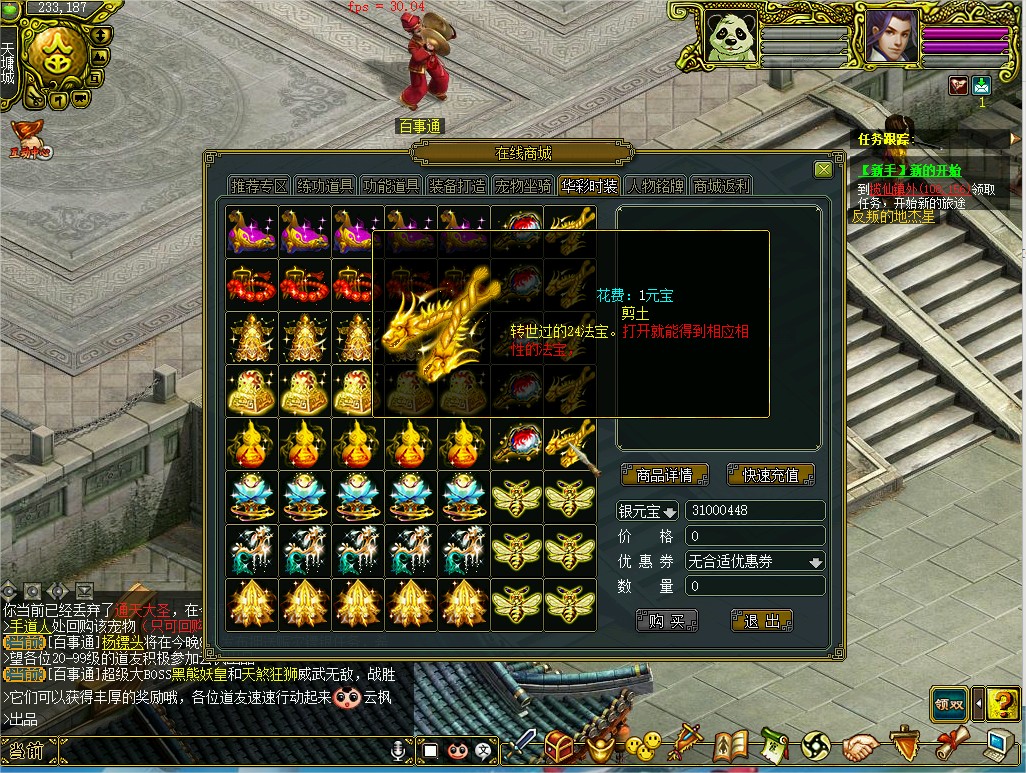Select the 功能道具 category tab
This screenshot has height=773, width=1026.
(391, 186)
